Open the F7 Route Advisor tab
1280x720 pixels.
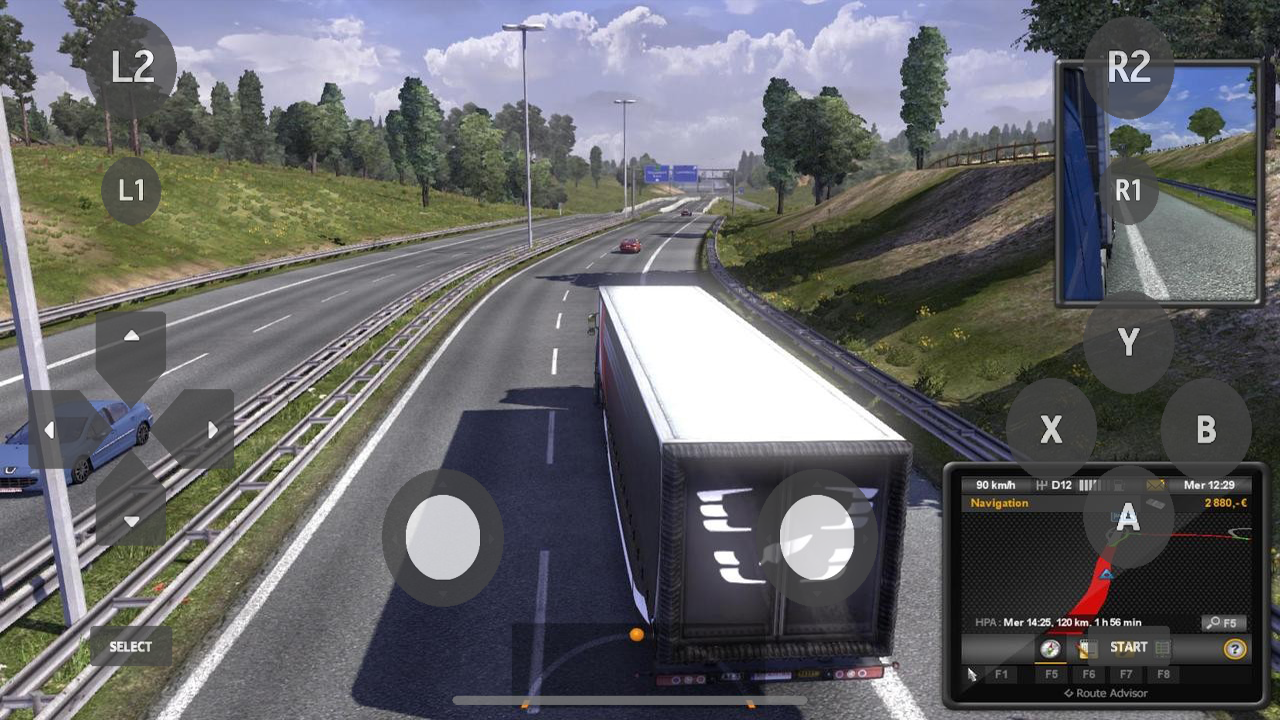point(1126,674)
